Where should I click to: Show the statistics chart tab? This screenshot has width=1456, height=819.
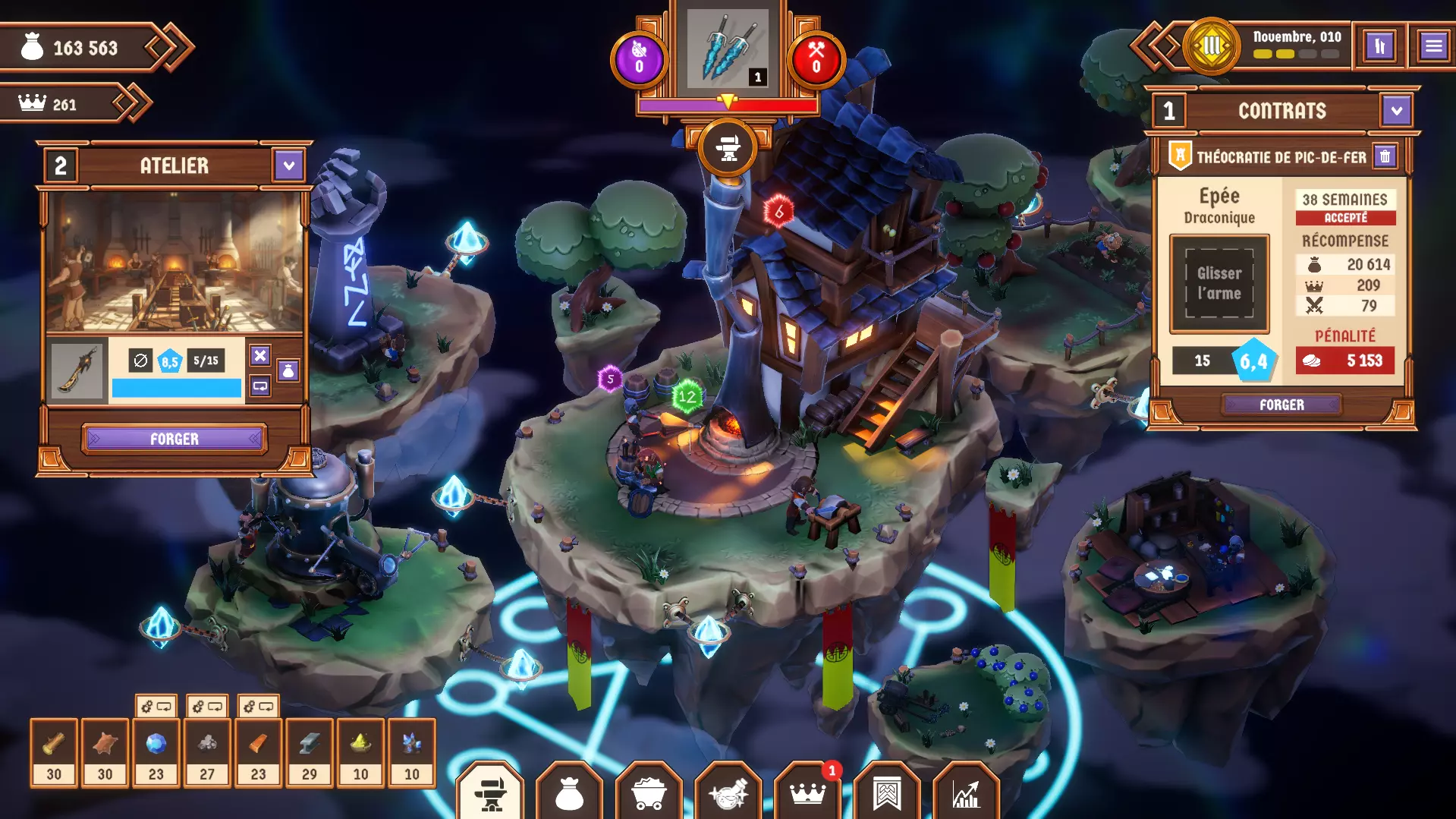[x=966, y=793]
